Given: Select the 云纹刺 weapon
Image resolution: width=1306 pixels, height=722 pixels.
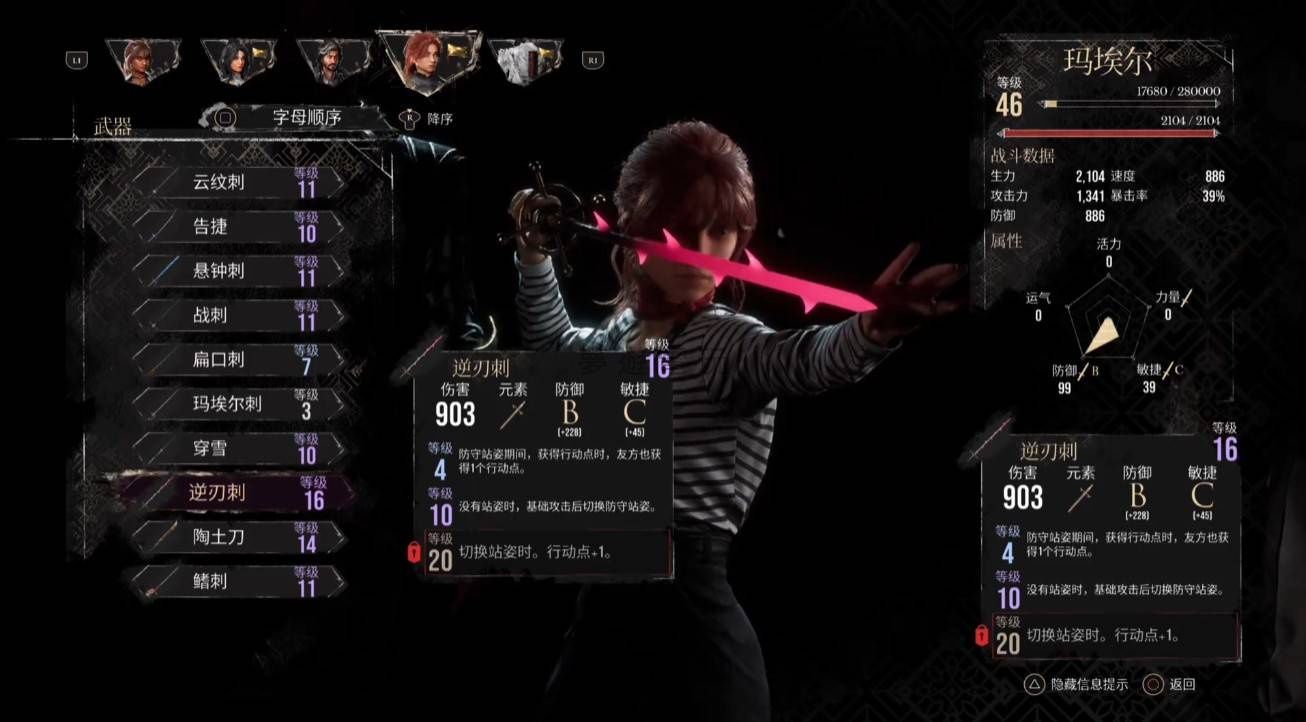Looking at the screenshot, I should (x=238, y=183).
